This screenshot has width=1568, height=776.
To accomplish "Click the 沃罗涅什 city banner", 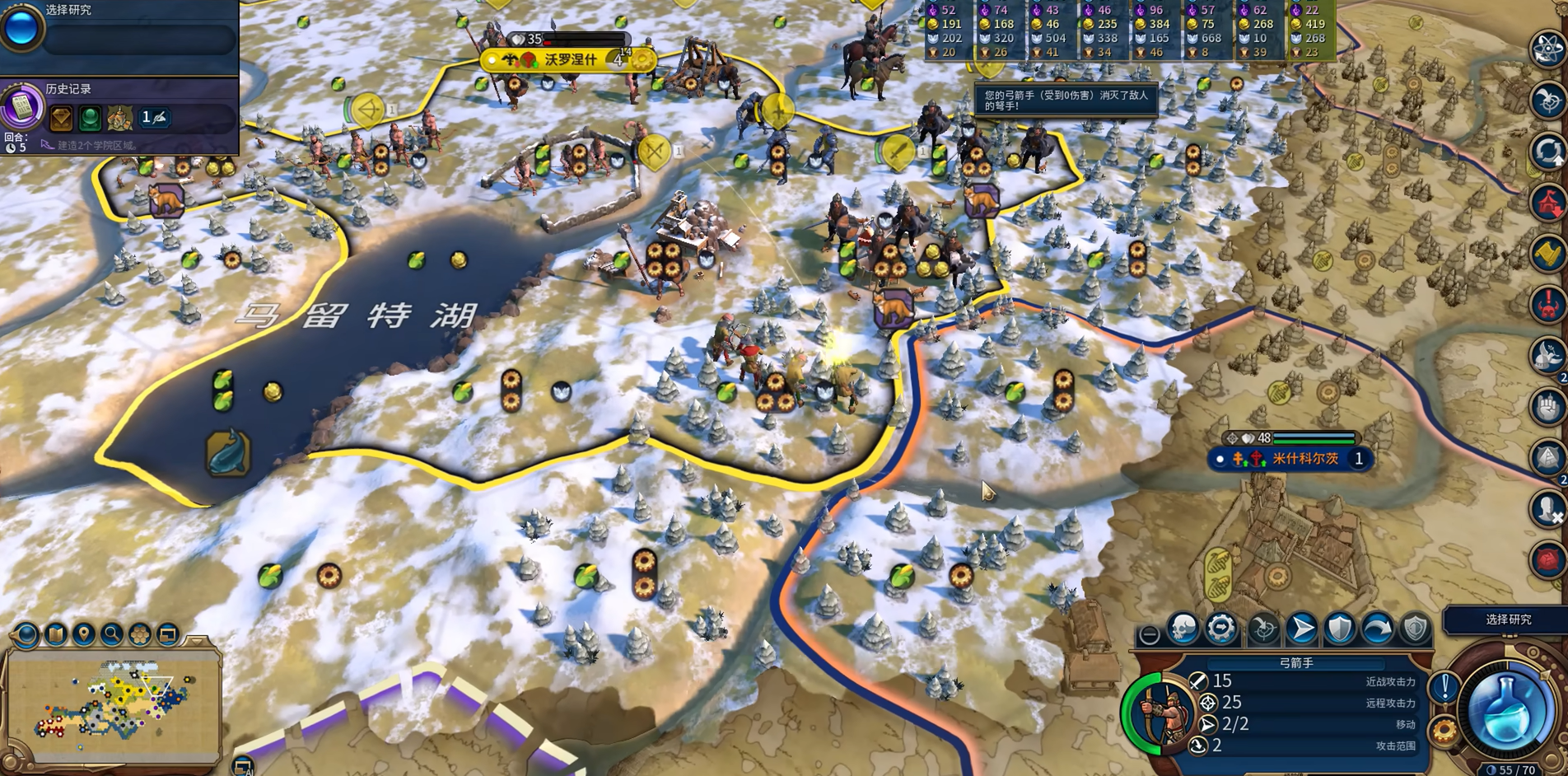I will coord(569,60).
